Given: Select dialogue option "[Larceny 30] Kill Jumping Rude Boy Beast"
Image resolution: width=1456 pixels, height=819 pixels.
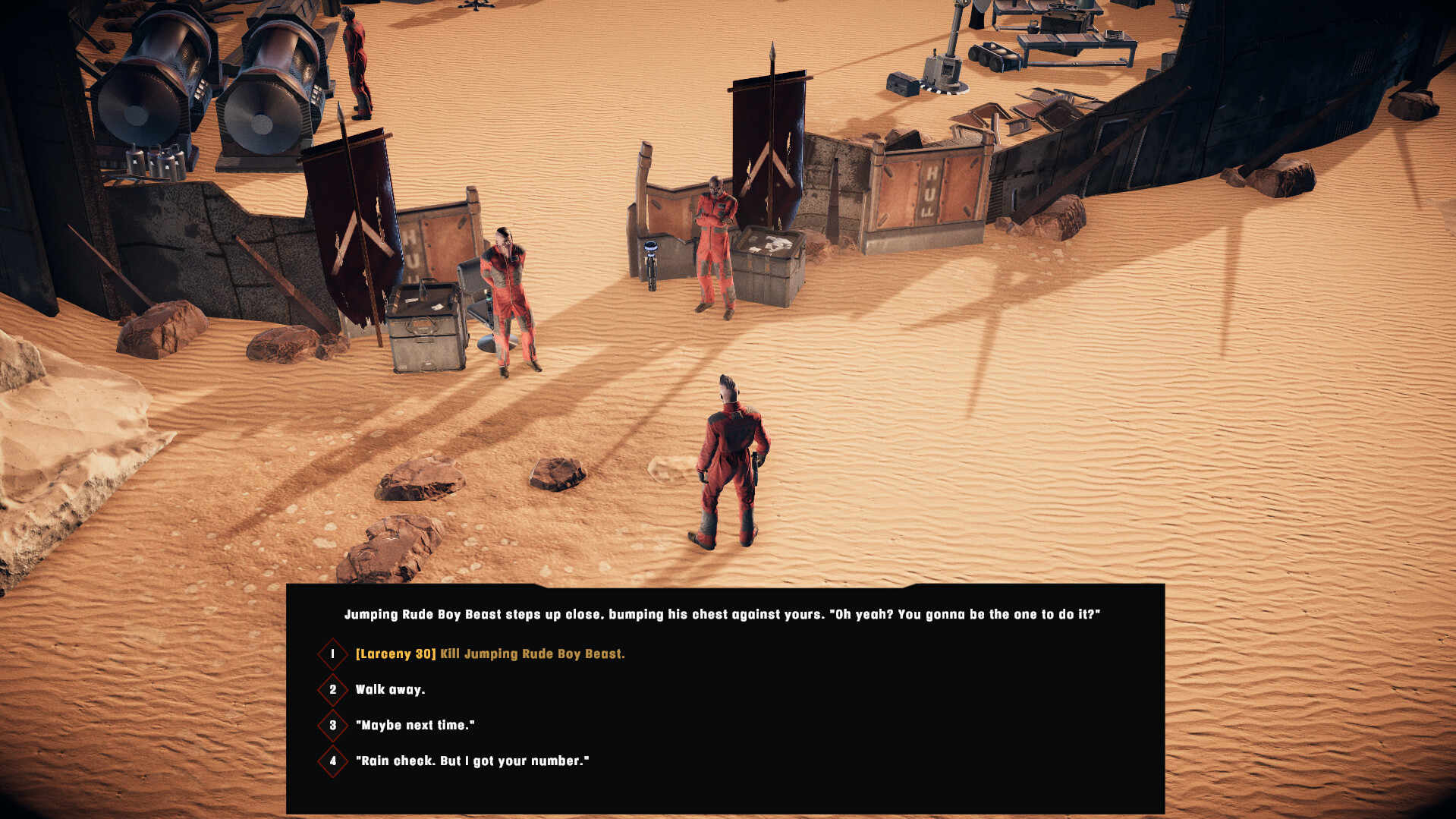Looking at the screenshot, I should 490,653.
